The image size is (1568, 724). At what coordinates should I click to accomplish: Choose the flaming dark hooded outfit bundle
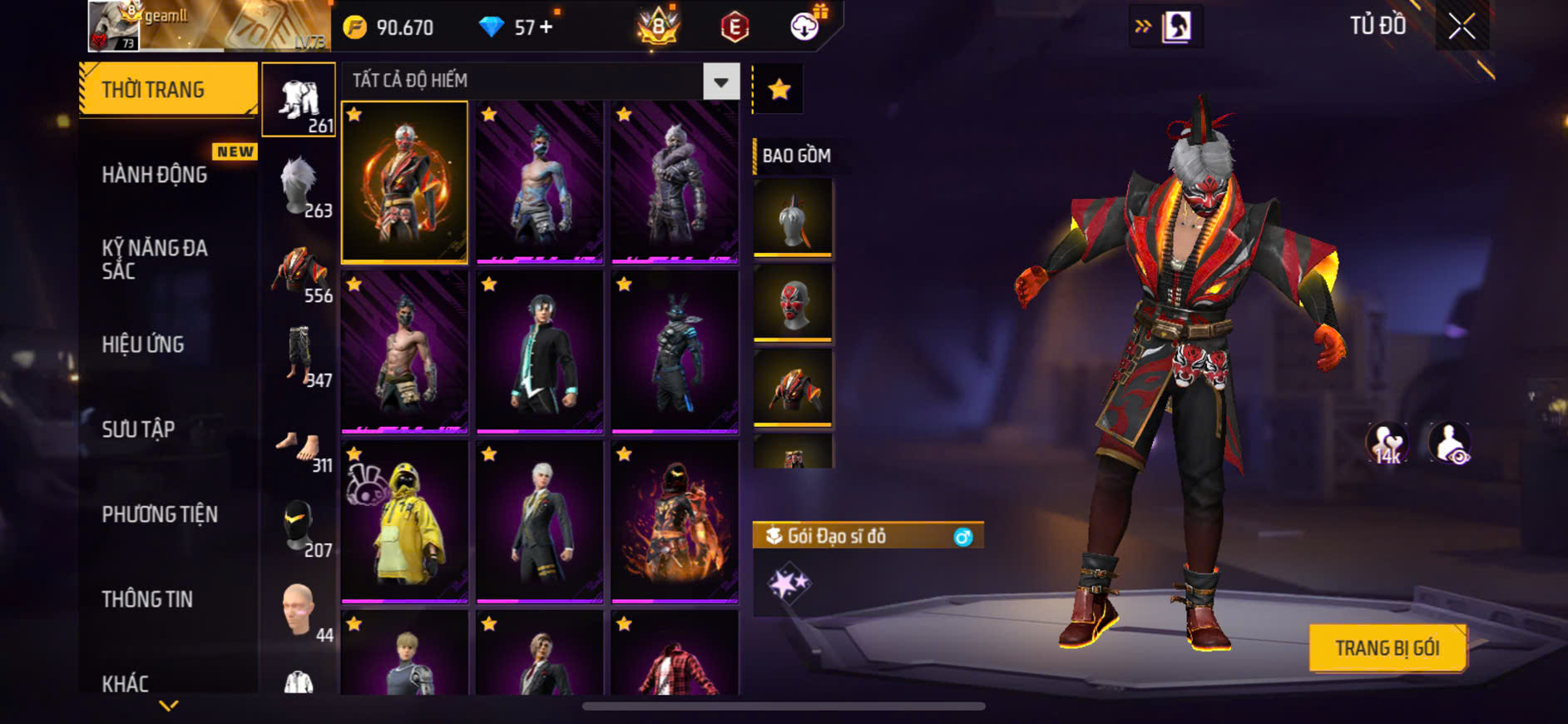tap(675, 522)
